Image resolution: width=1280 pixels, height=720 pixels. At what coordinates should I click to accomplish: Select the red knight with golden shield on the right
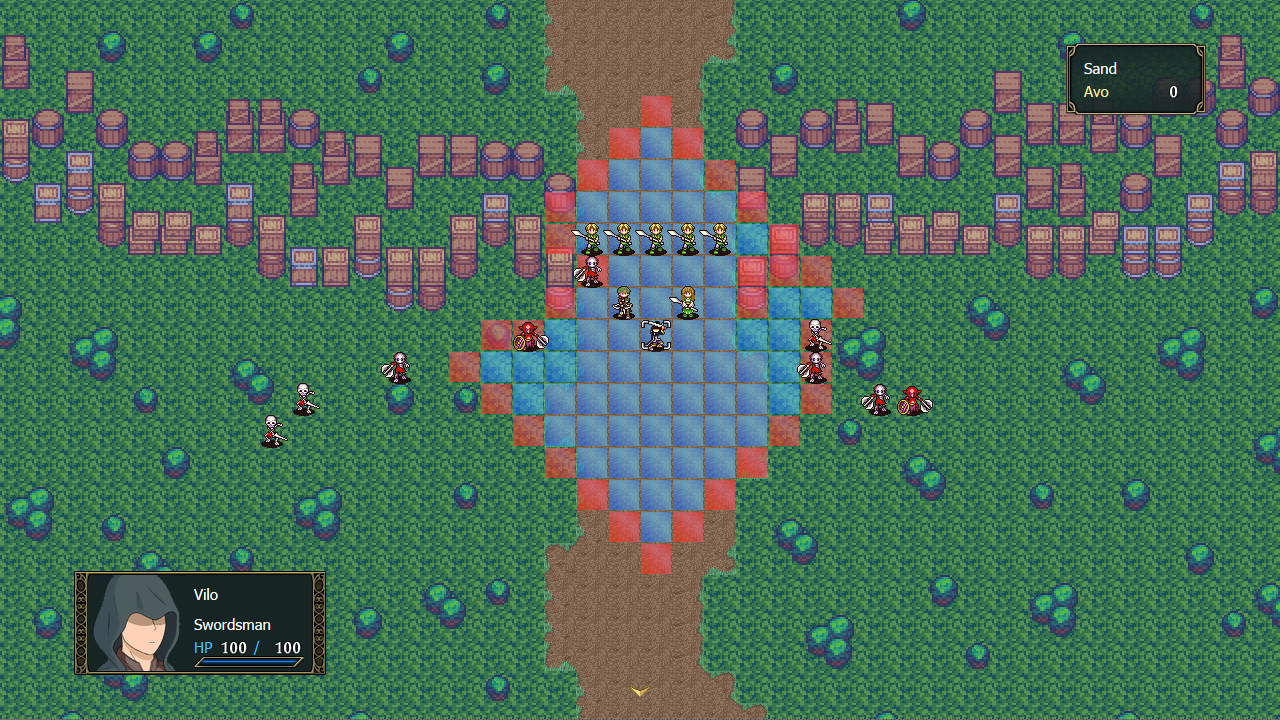915,398
